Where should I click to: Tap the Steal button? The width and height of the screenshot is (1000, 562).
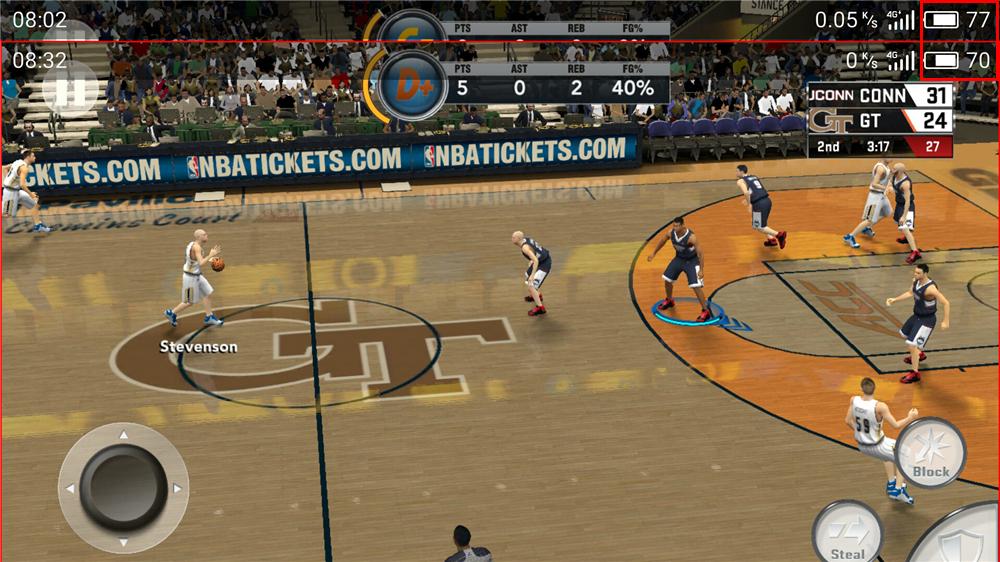click(847, 532)
